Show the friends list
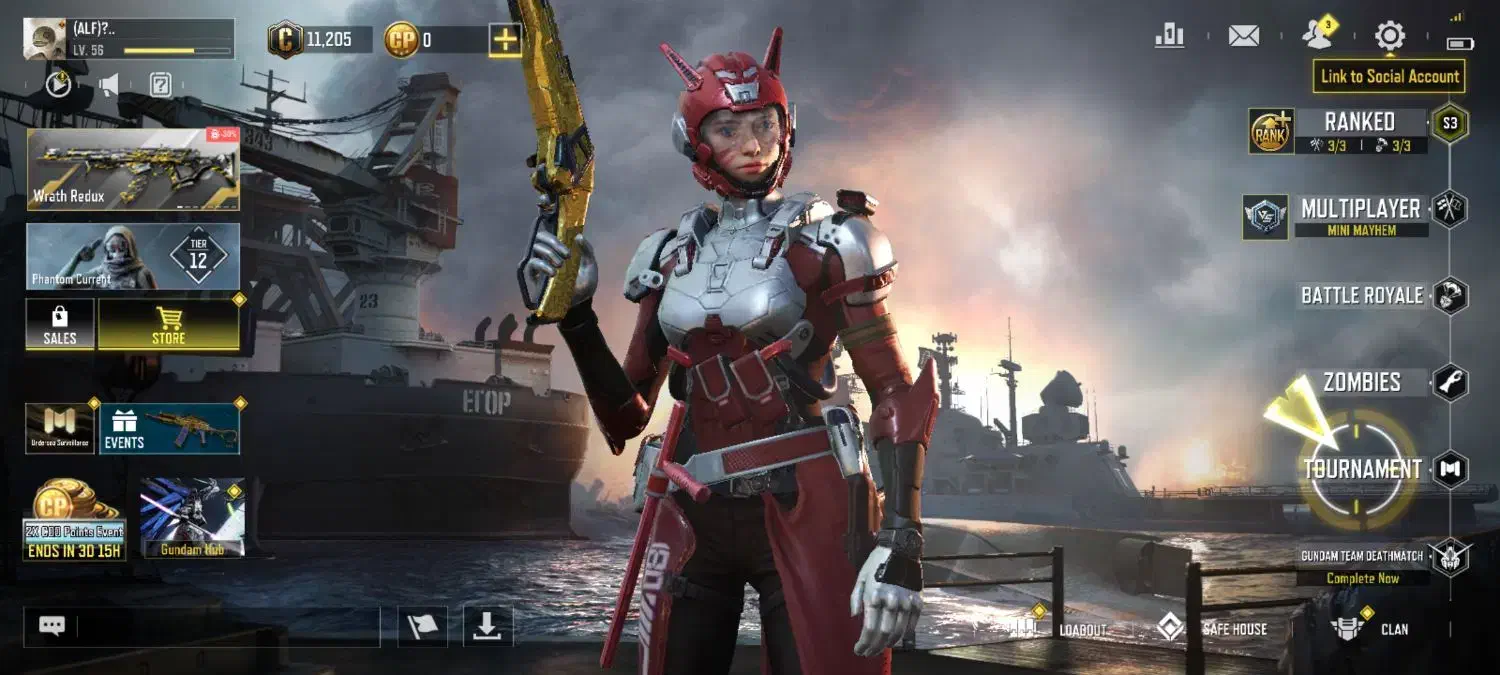Screen dimensions: 1500x675 point(1317,36)
